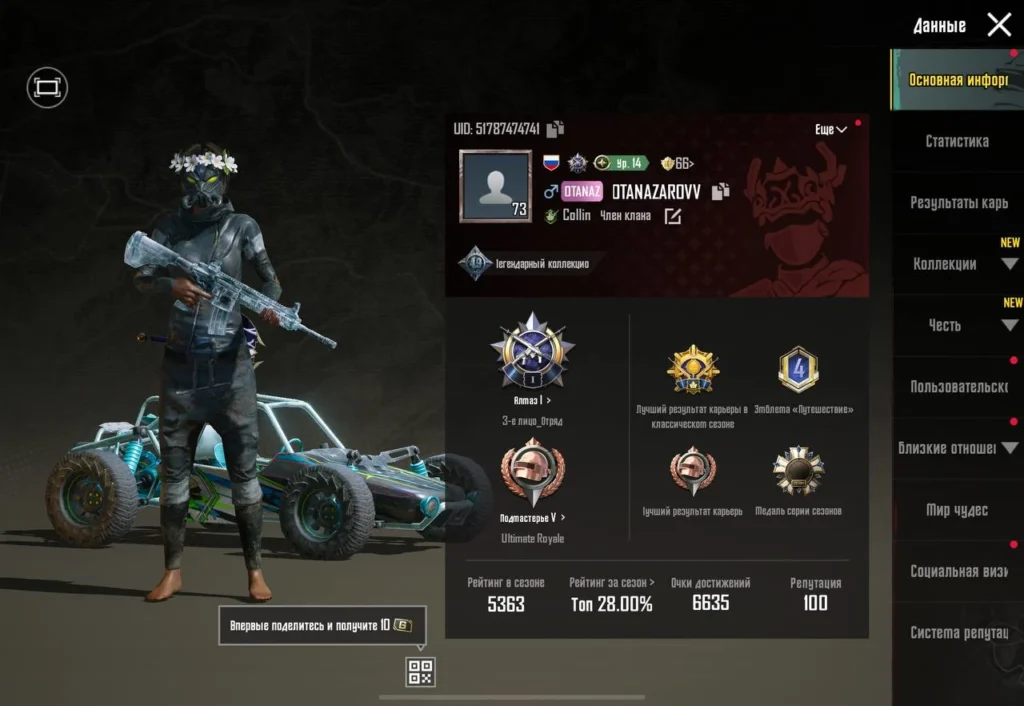Close the profile data screen
The image size is (1024, 706).
(999, 25)
